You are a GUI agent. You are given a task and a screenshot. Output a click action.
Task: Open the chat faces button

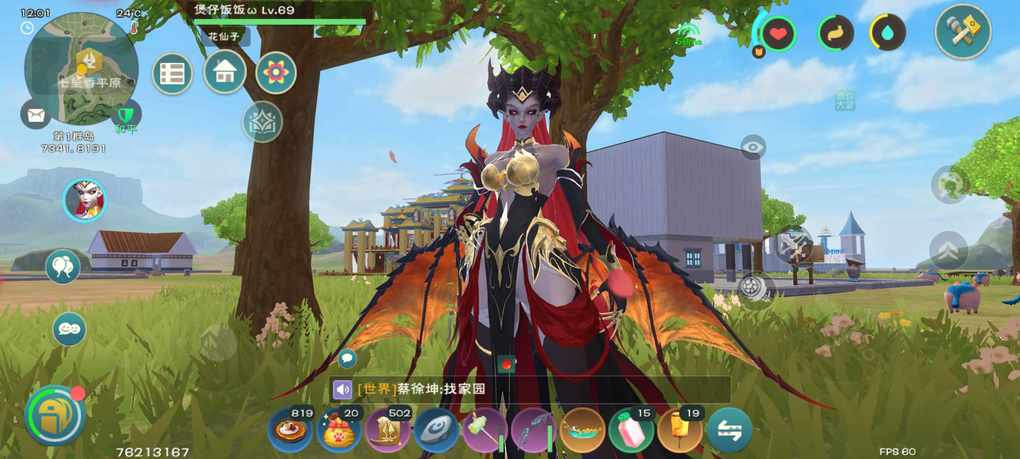coord(69,328)
